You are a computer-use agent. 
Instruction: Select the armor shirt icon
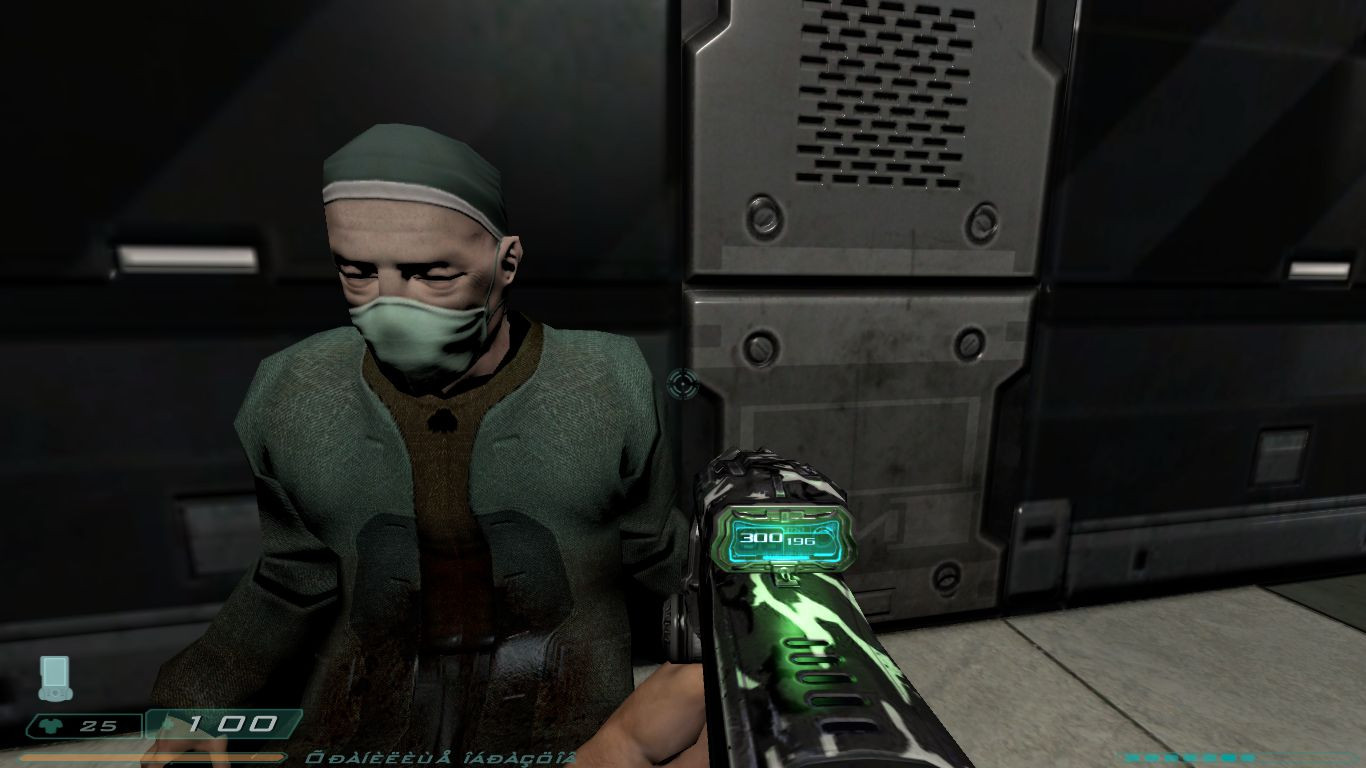(48, 724)
